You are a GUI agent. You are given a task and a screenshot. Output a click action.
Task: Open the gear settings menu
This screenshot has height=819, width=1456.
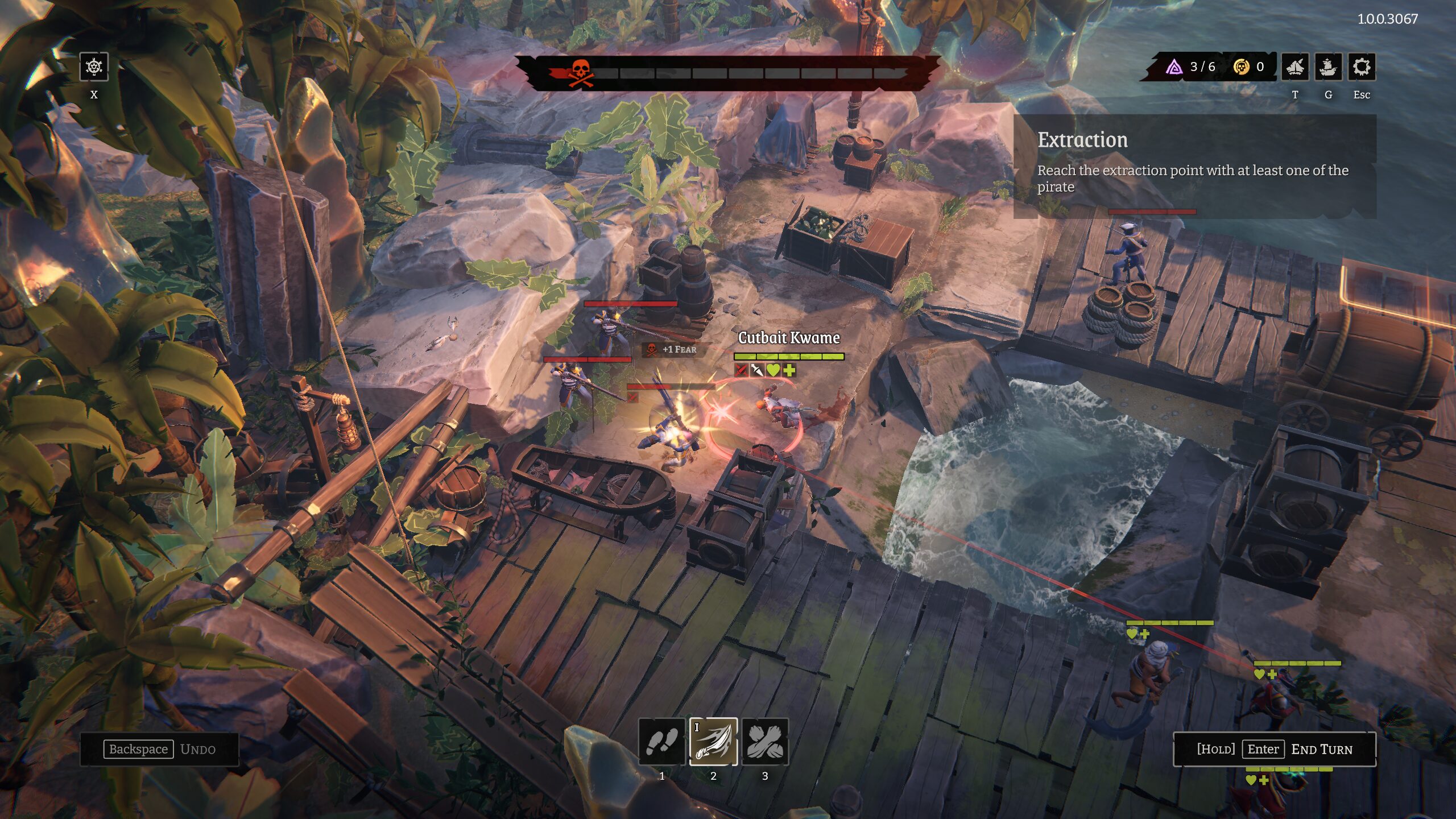click(x=1362, y=68)
